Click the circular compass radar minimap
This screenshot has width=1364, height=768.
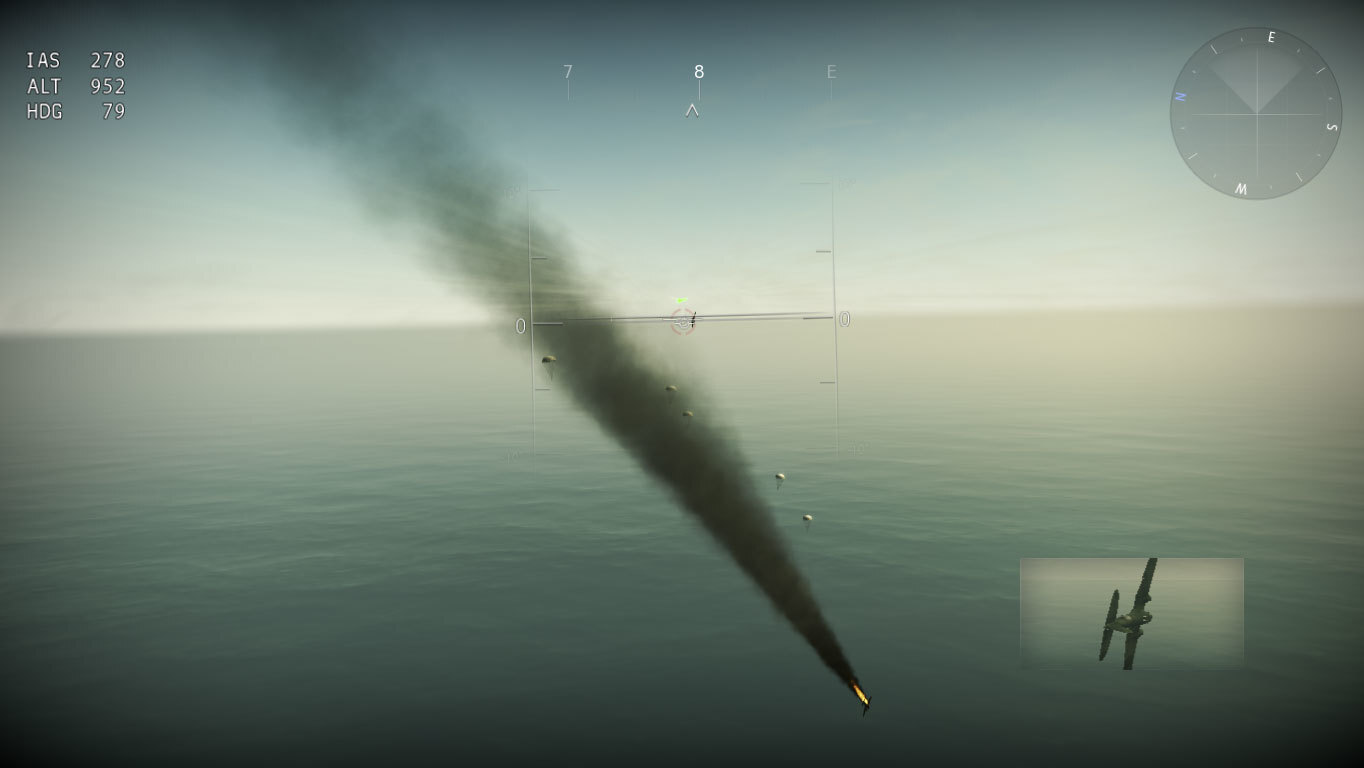click(1256, 113)
